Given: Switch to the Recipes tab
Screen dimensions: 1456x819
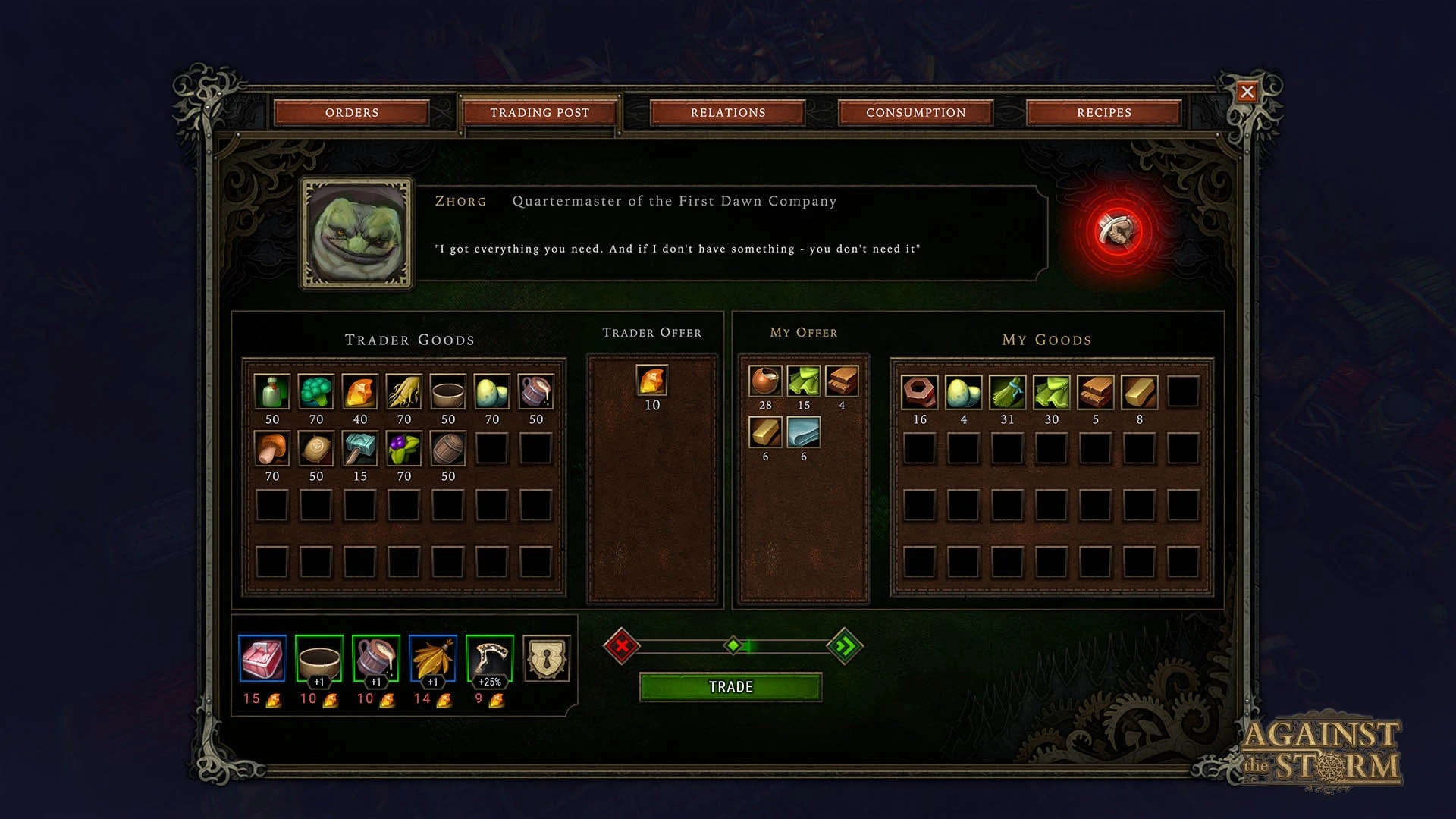Looking at the screenshot, I should click(x=1103, y=112).
